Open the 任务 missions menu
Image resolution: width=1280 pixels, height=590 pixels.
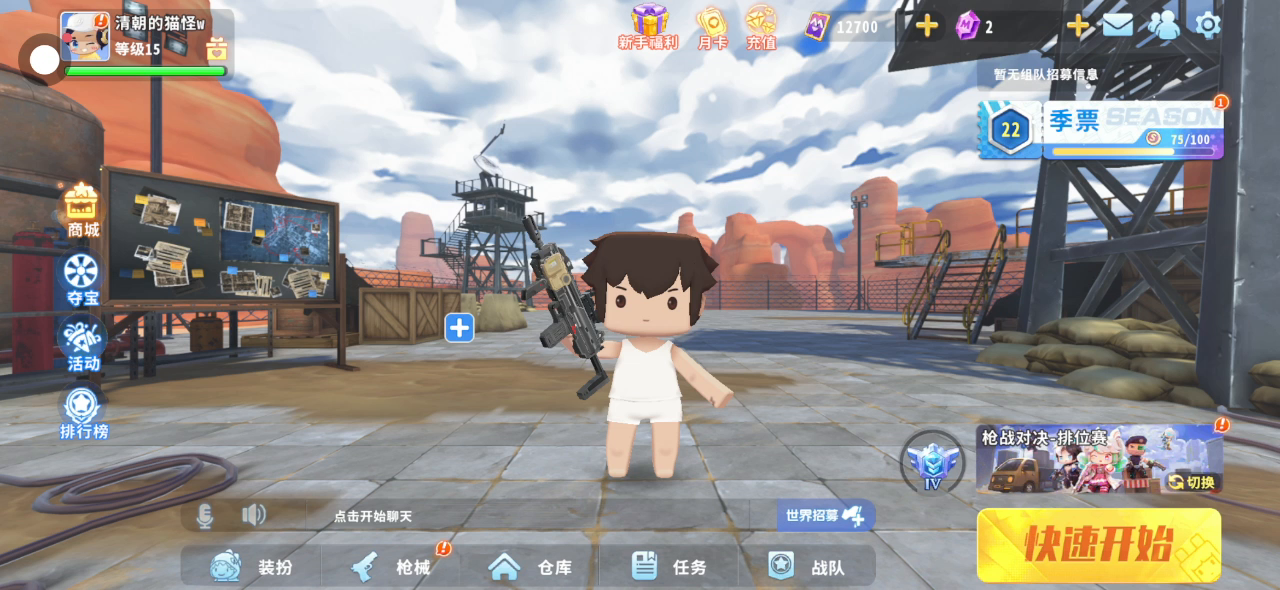[x=669, y=567]
